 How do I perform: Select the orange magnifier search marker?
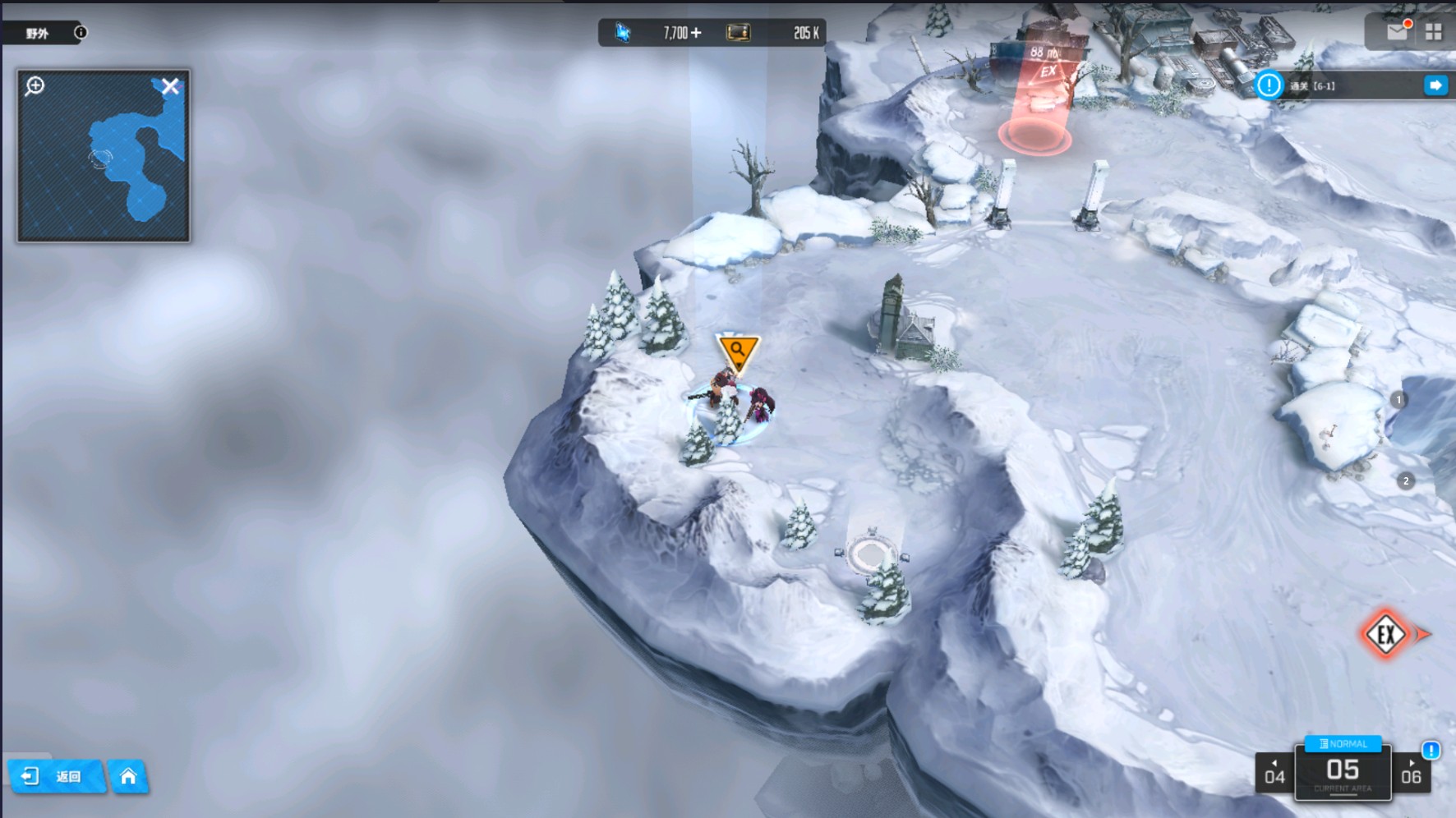738,351
